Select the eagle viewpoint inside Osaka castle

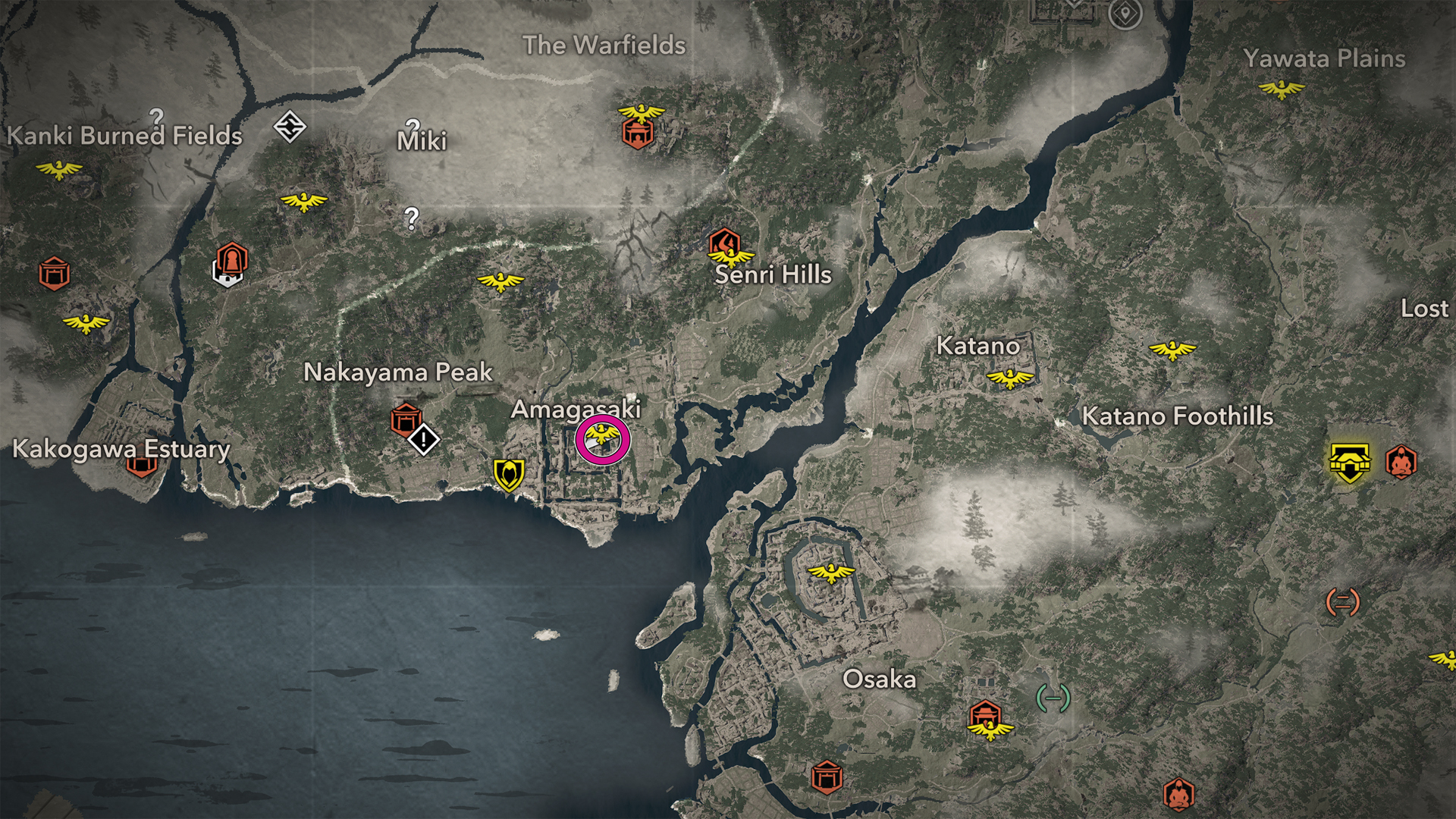831,572
